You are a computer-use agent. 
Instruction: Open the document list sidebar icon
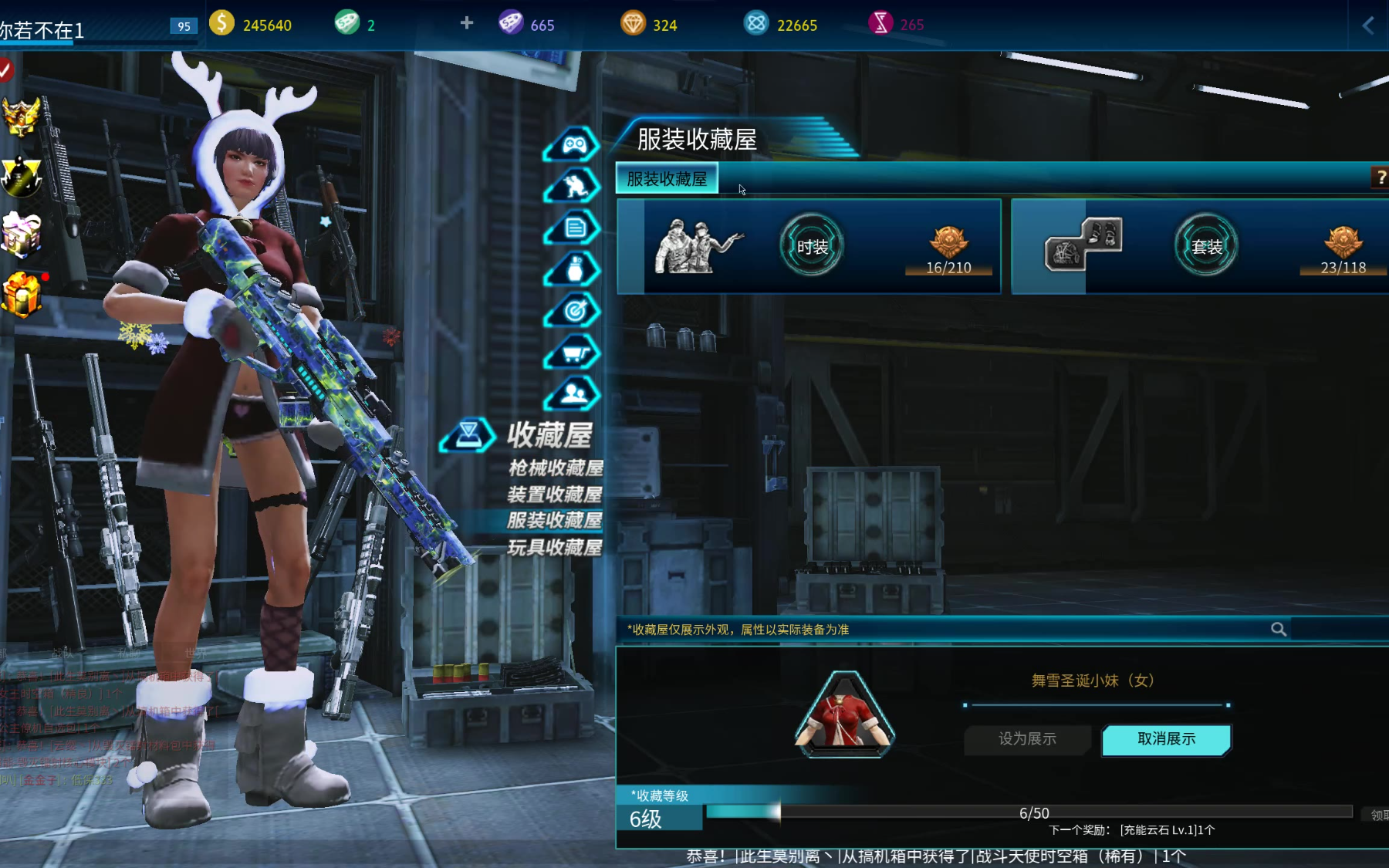pyautogui.click(x=573, y=228)
